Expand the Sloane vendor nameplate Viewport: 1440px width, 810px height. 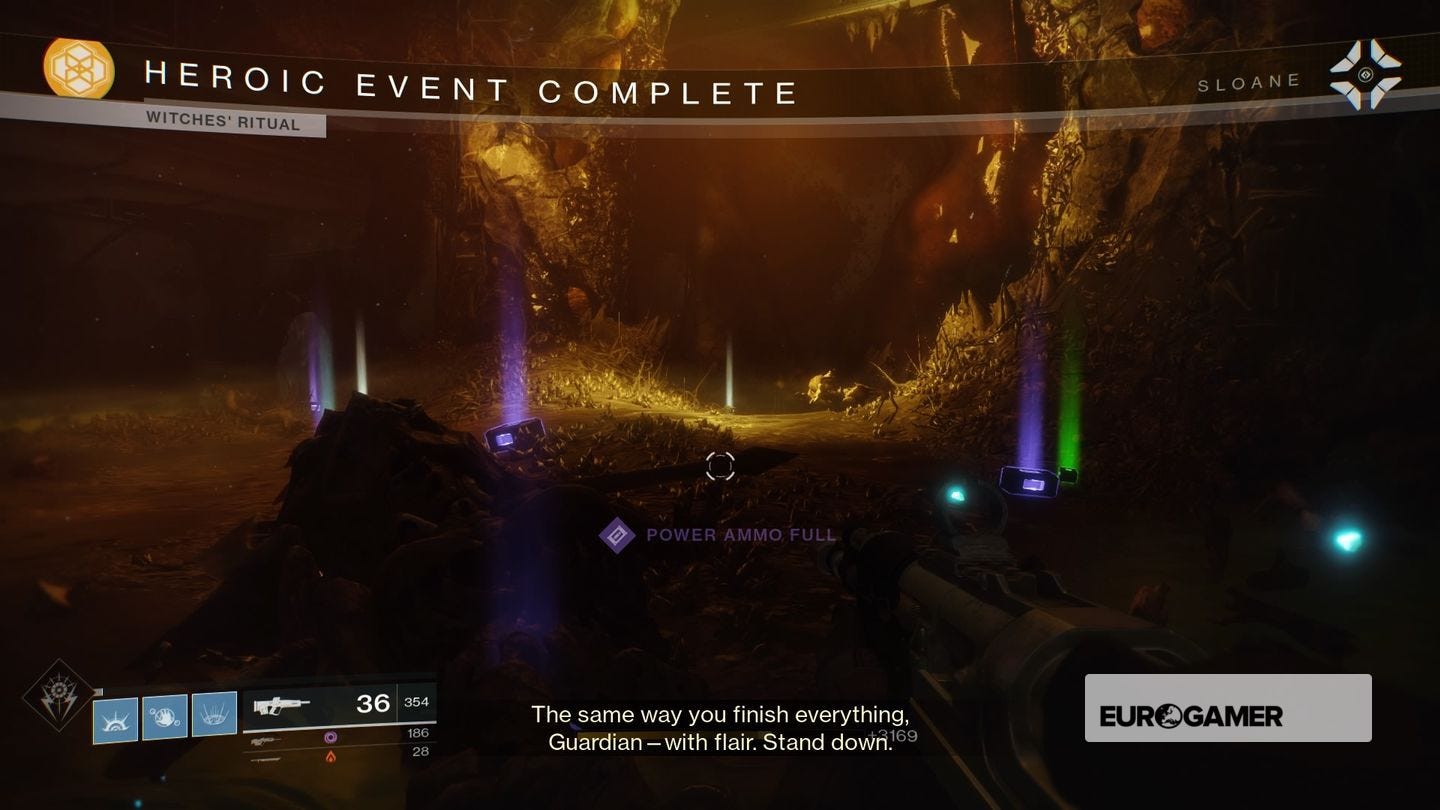pos(1248,81)
